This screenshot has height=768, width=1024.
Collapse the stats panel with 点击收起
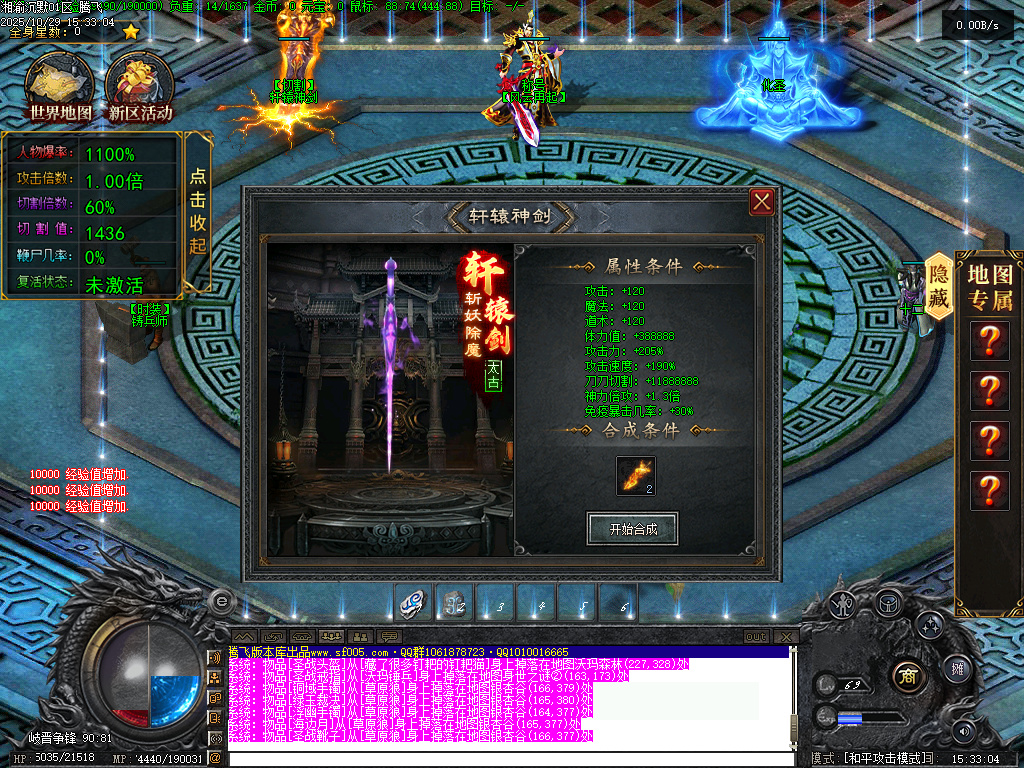pyautogui.click(x=198, y=212)
